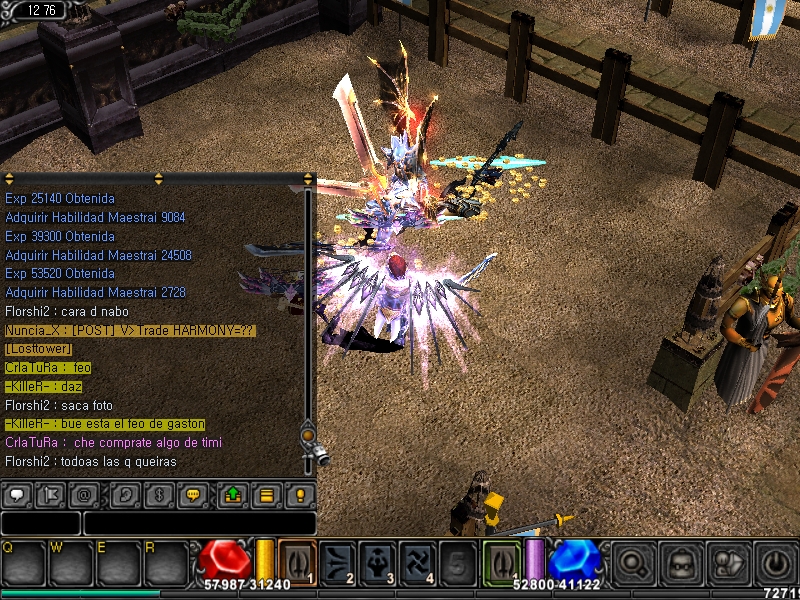The image size is (800, 600).
Task: Toggle the yellow speech bubble button
Action: pyautogui.click(x=193, y=494)
